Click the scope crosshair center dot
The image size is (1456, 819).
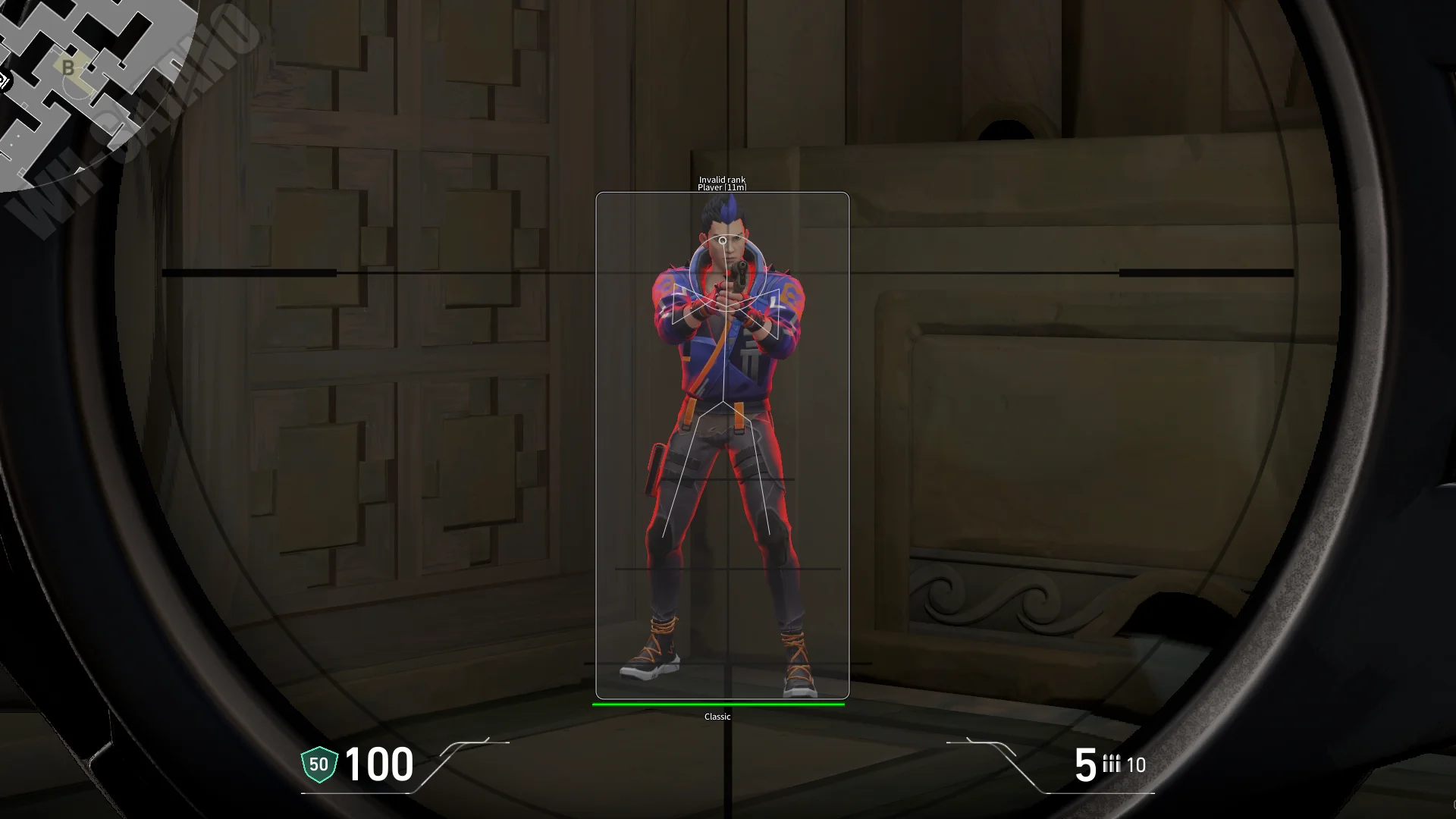(x=723, y=240)
